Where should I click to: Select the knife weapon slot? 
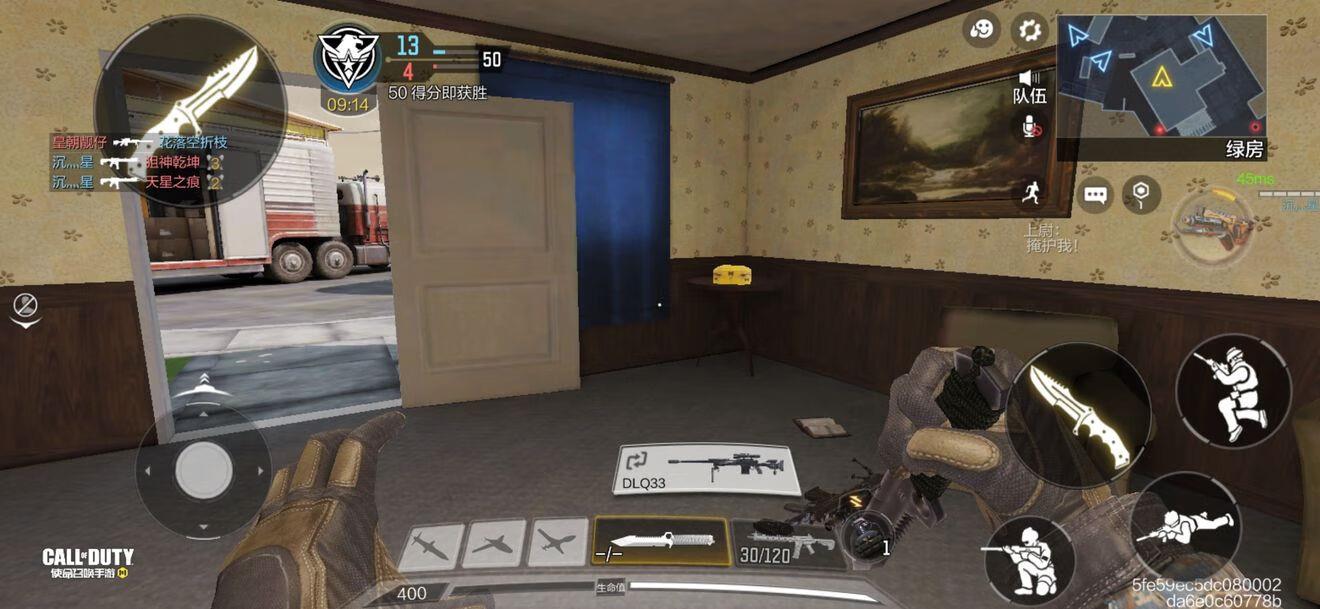tap(660, 542)
